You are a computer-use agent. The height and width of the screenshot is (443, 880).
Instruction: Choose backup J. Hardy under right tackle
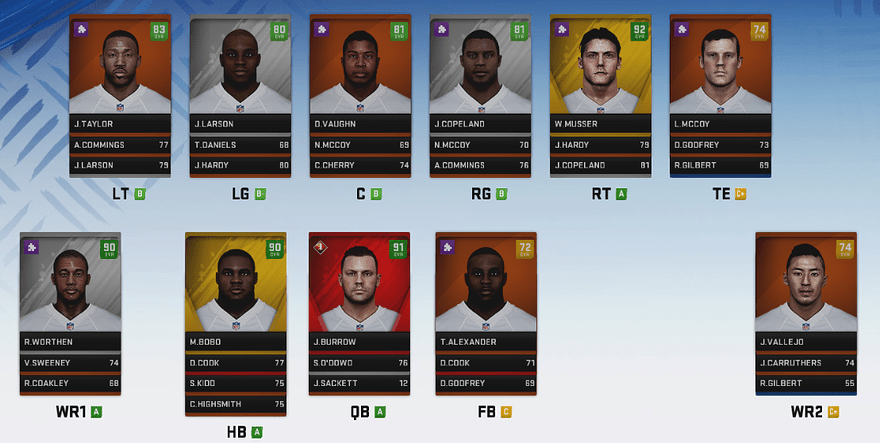click(x=600, y=144)
